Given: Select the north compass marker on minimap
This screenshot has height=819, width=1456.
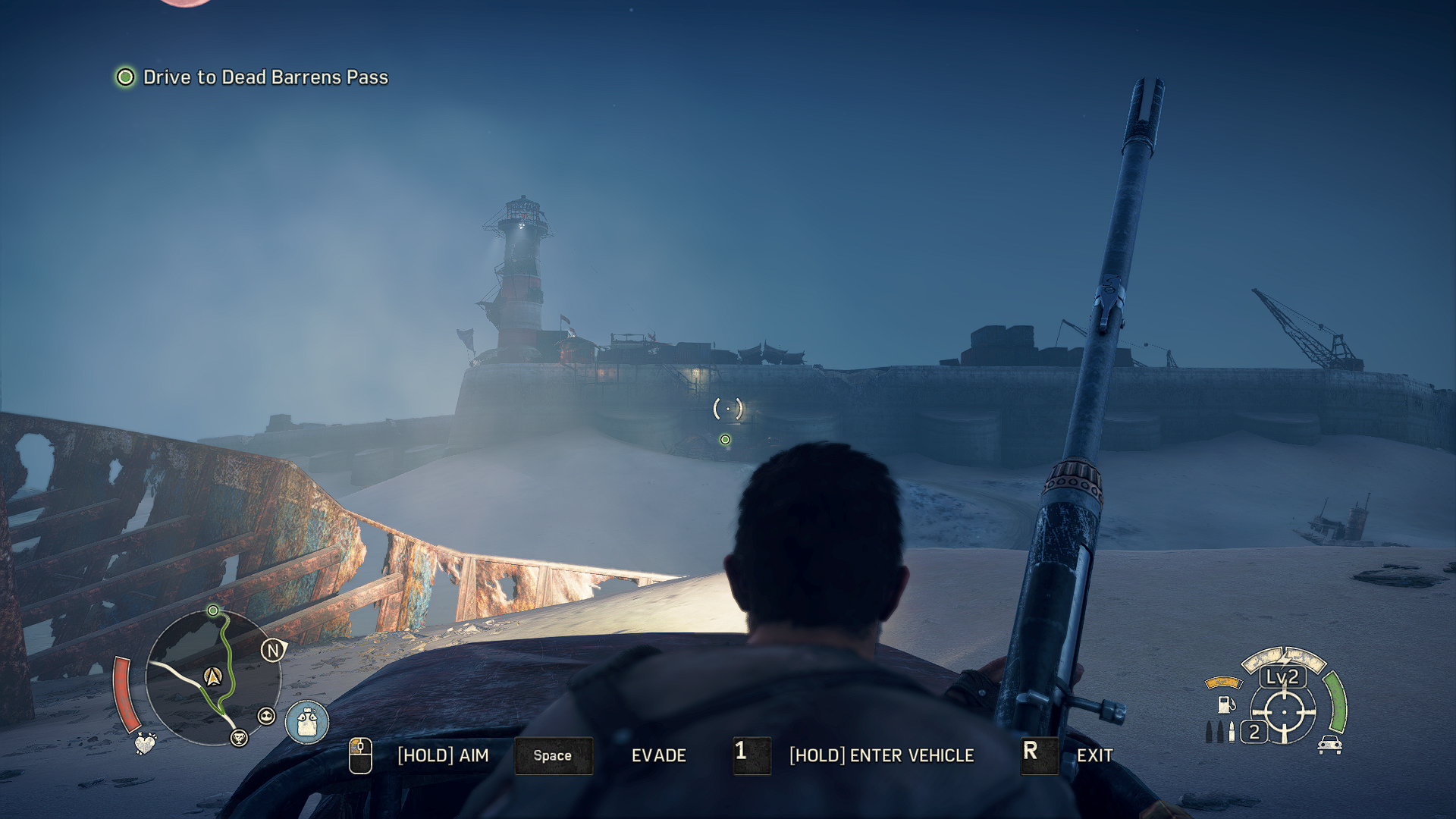Looking at the screenshot, I should [x=273, y=650].
